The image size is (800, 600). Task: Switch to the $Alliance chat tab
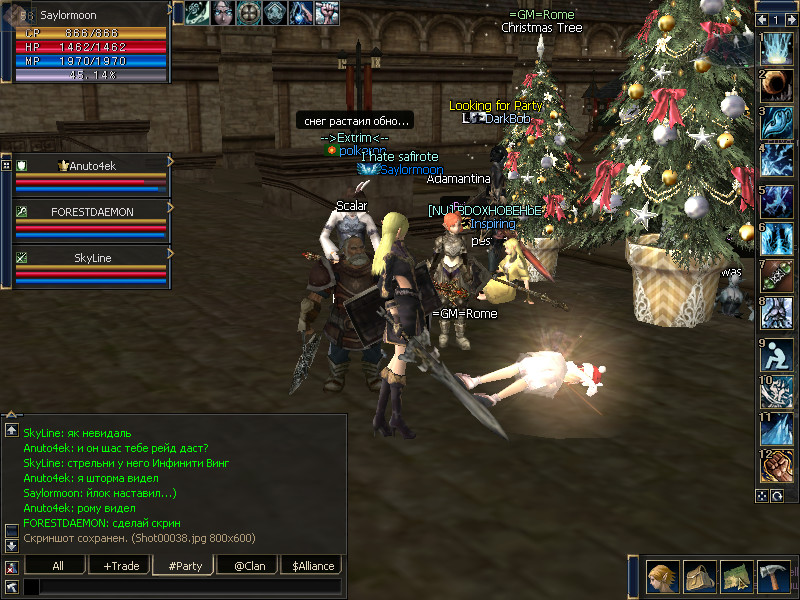pos(312,566)
